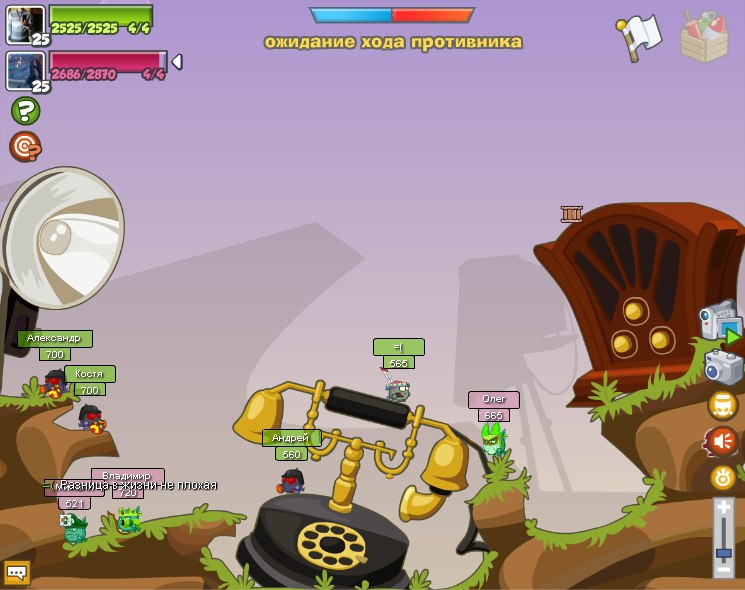Select the green team player avatar
This screenshot has height=590, width=745.
pyautogui.click(x=26, y=24)
